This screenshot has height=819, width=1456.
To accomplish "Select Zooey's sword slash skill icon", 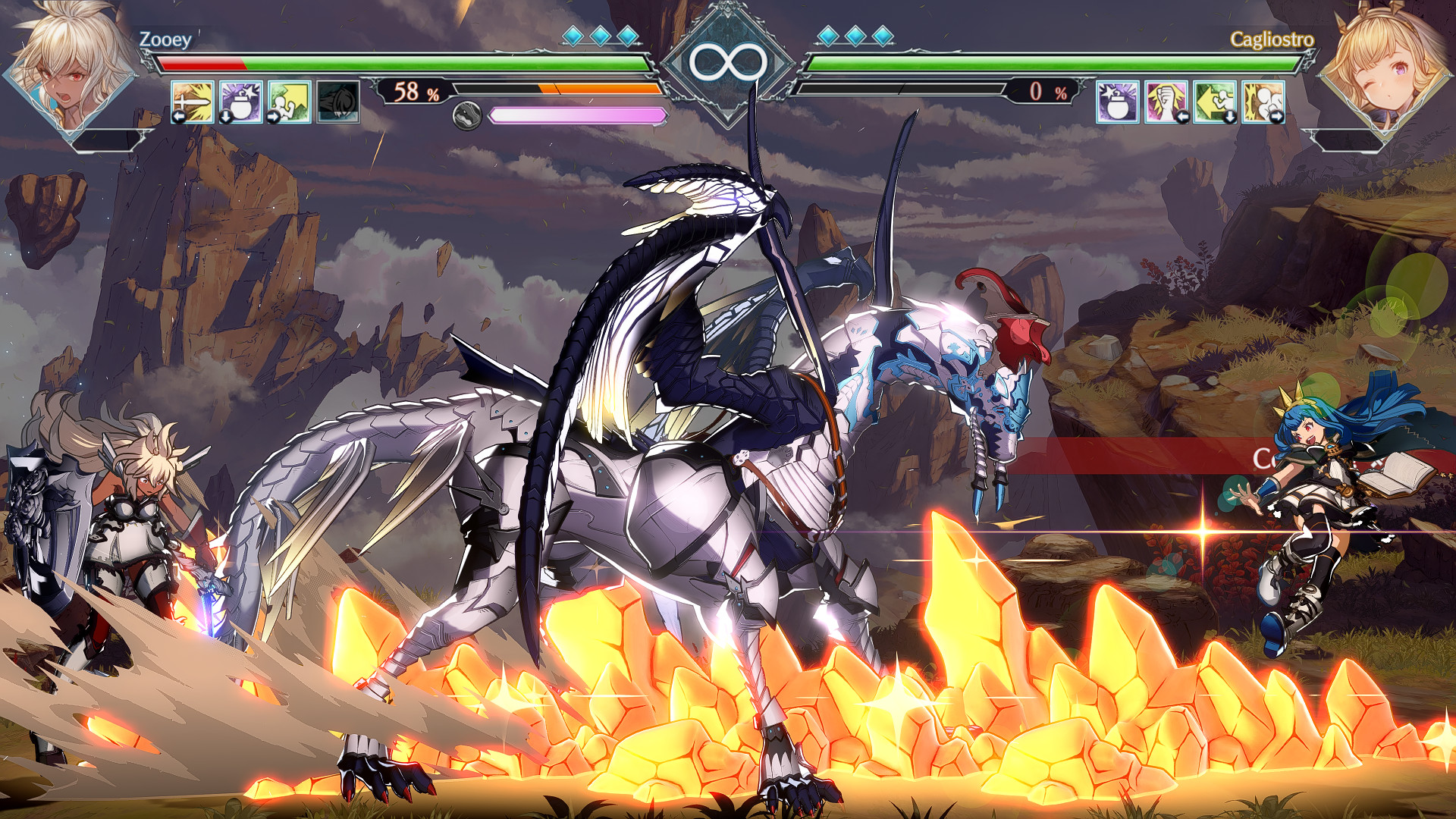I will [x=193, y=102].
